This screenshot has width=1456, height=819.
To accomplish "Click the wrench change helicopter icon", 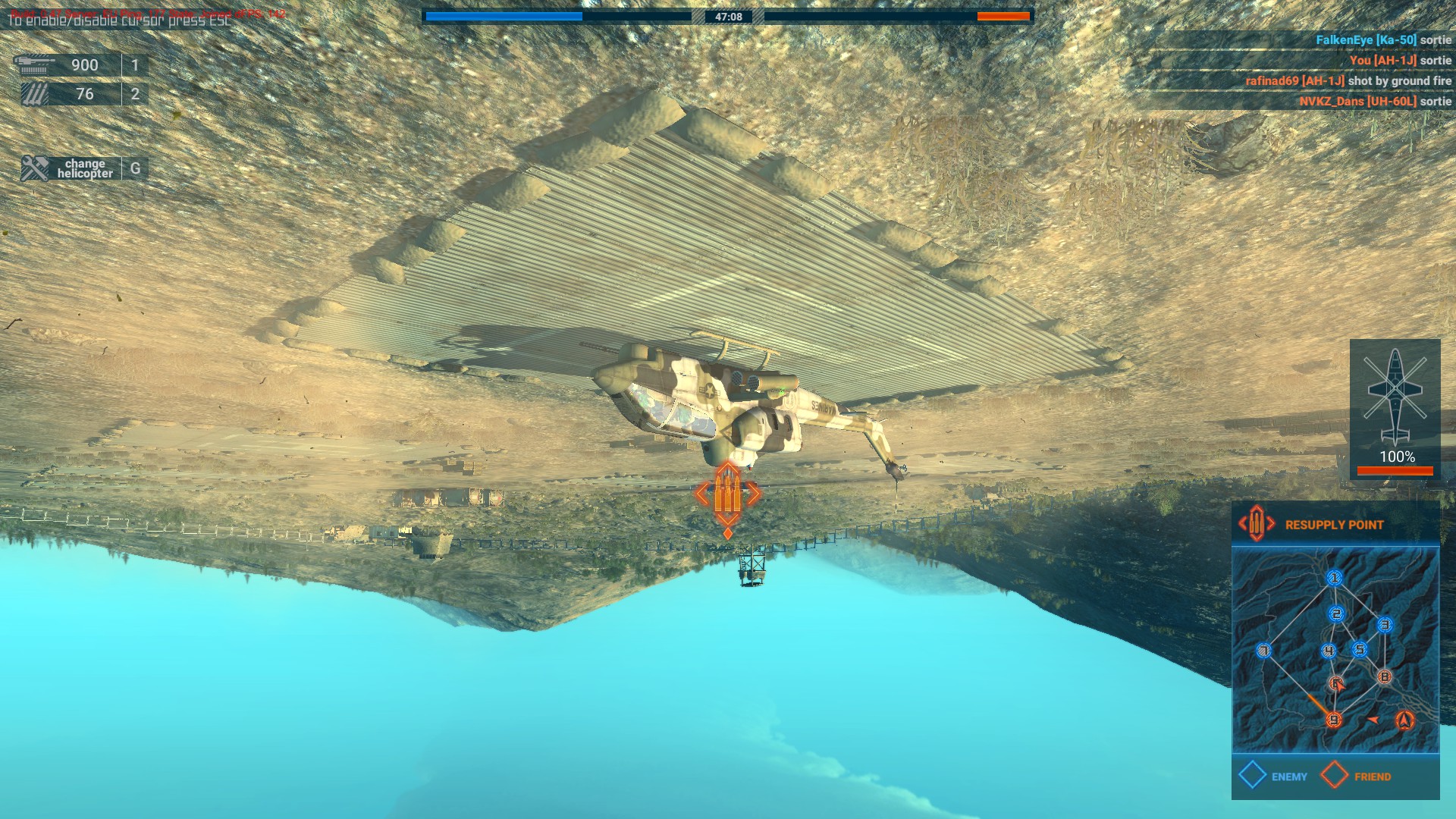I will pyautogui.click(x=33, y=166).
